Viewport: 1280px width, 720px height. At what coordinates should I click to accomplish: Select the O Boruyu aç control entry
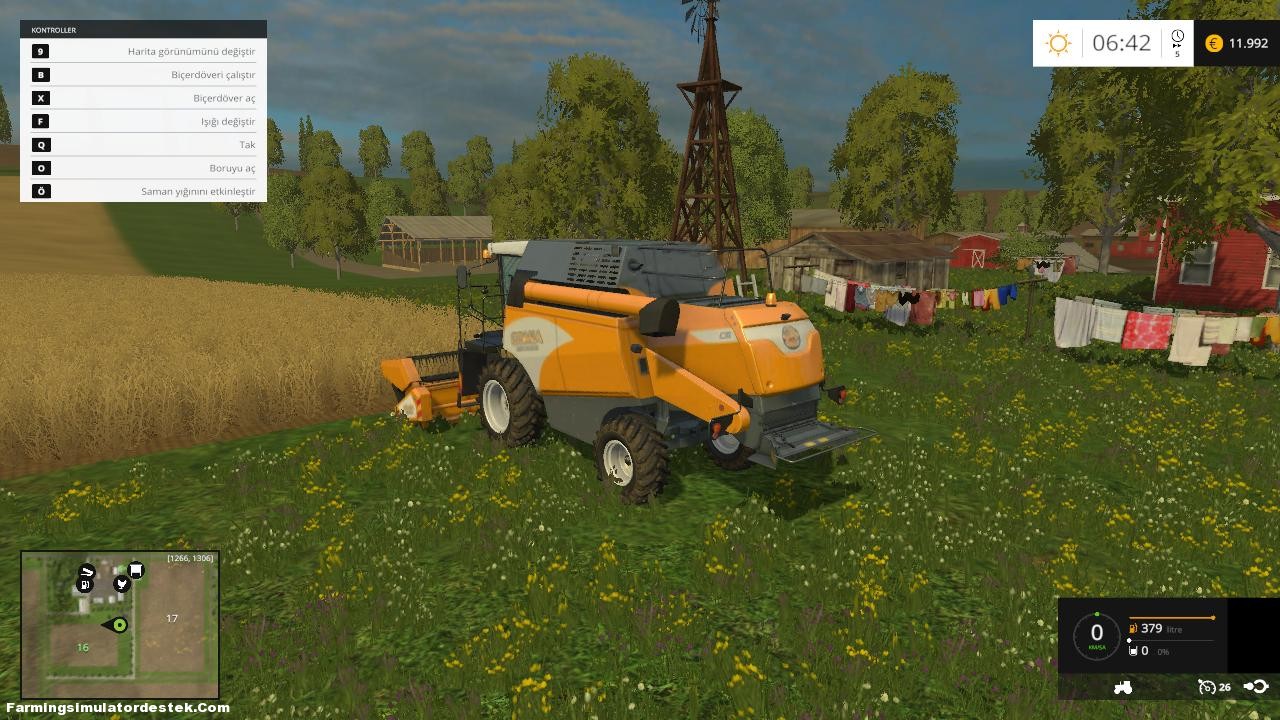[143, 168]
